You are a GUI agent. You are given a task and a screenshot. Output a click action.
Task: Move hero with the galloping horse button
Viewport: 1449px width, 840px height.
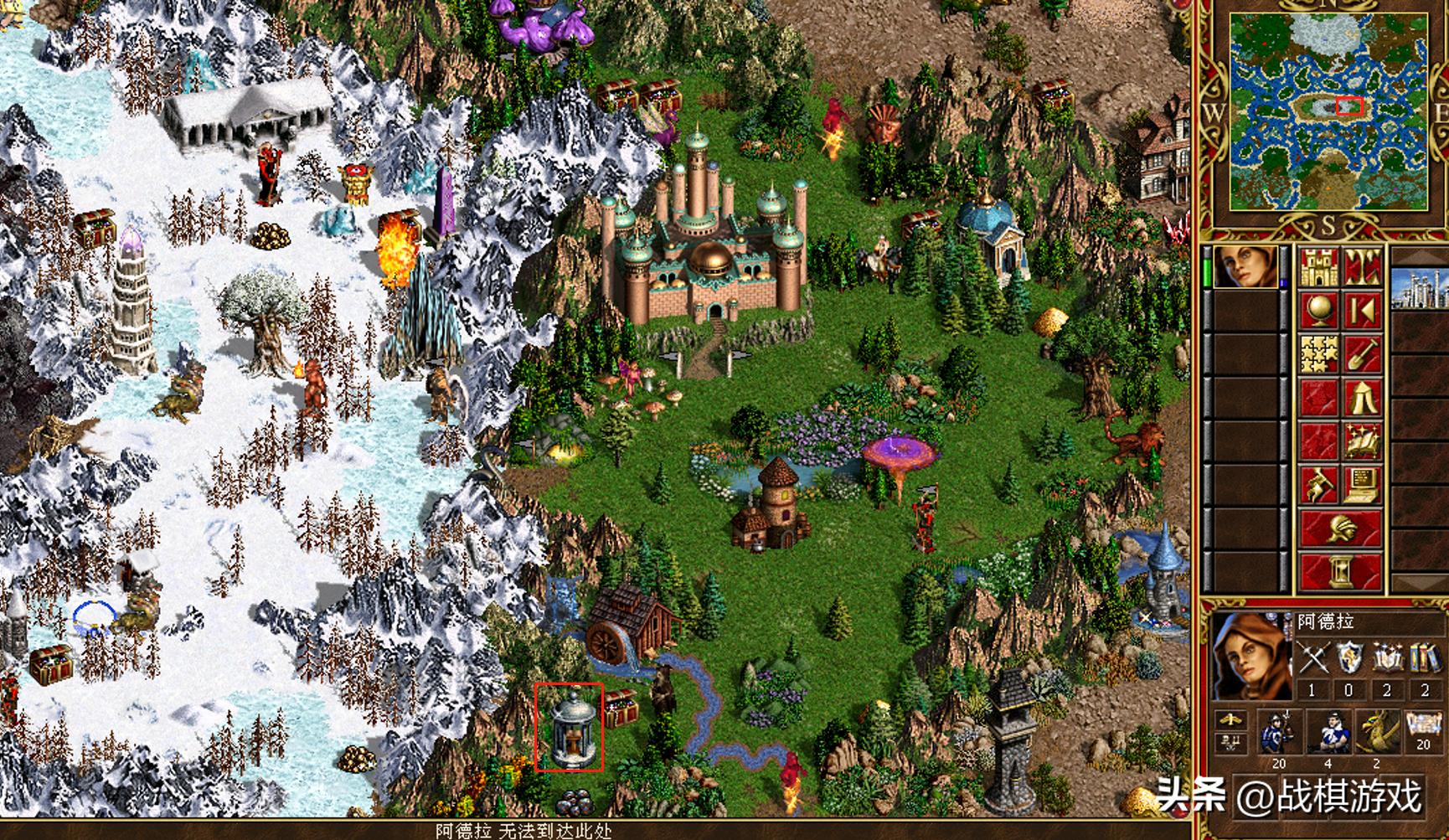click(x=1318, y=485)
